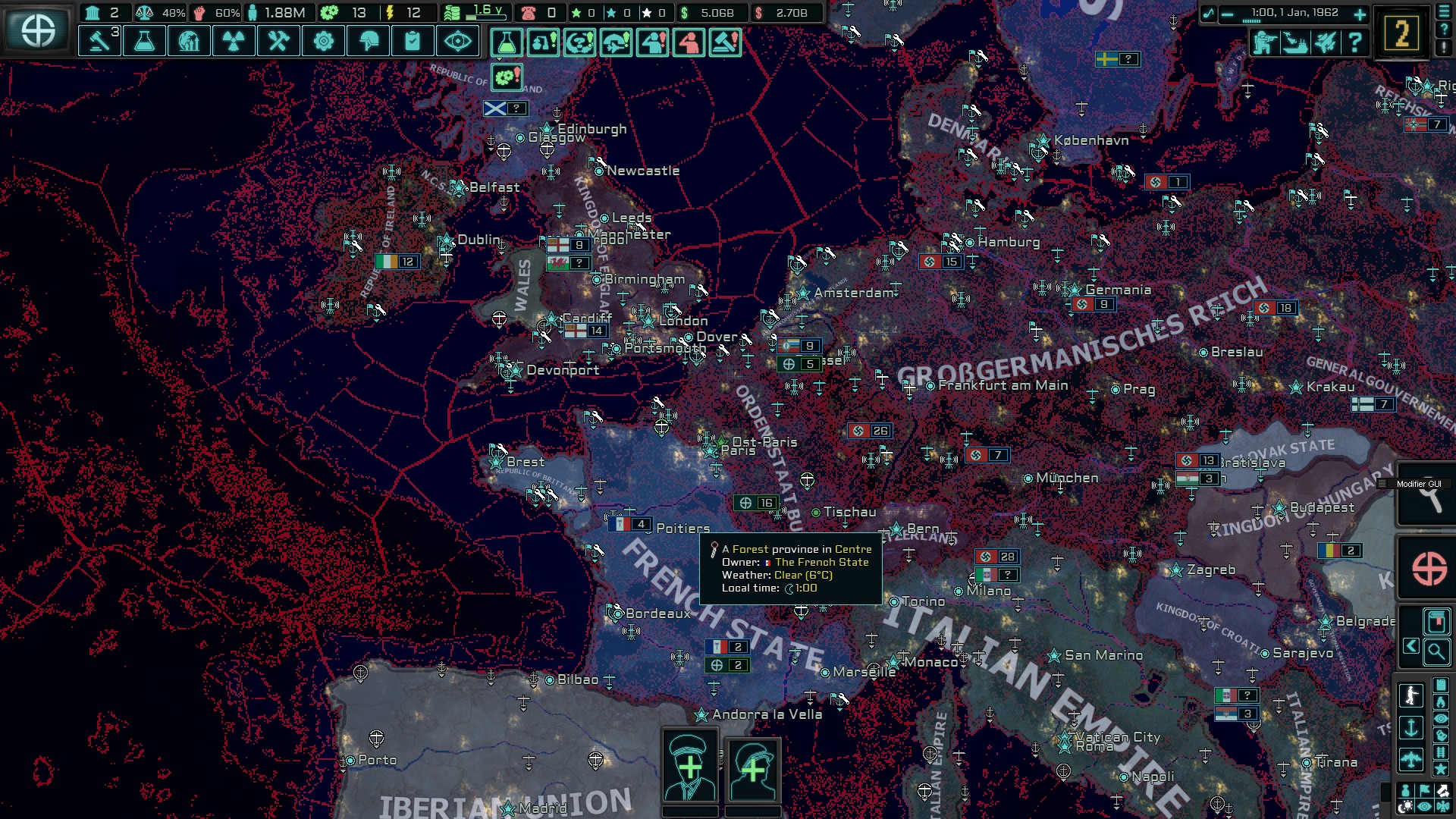Adjust the game speed bar below the date
1456x819 pixels.
tap(1252, 21)
